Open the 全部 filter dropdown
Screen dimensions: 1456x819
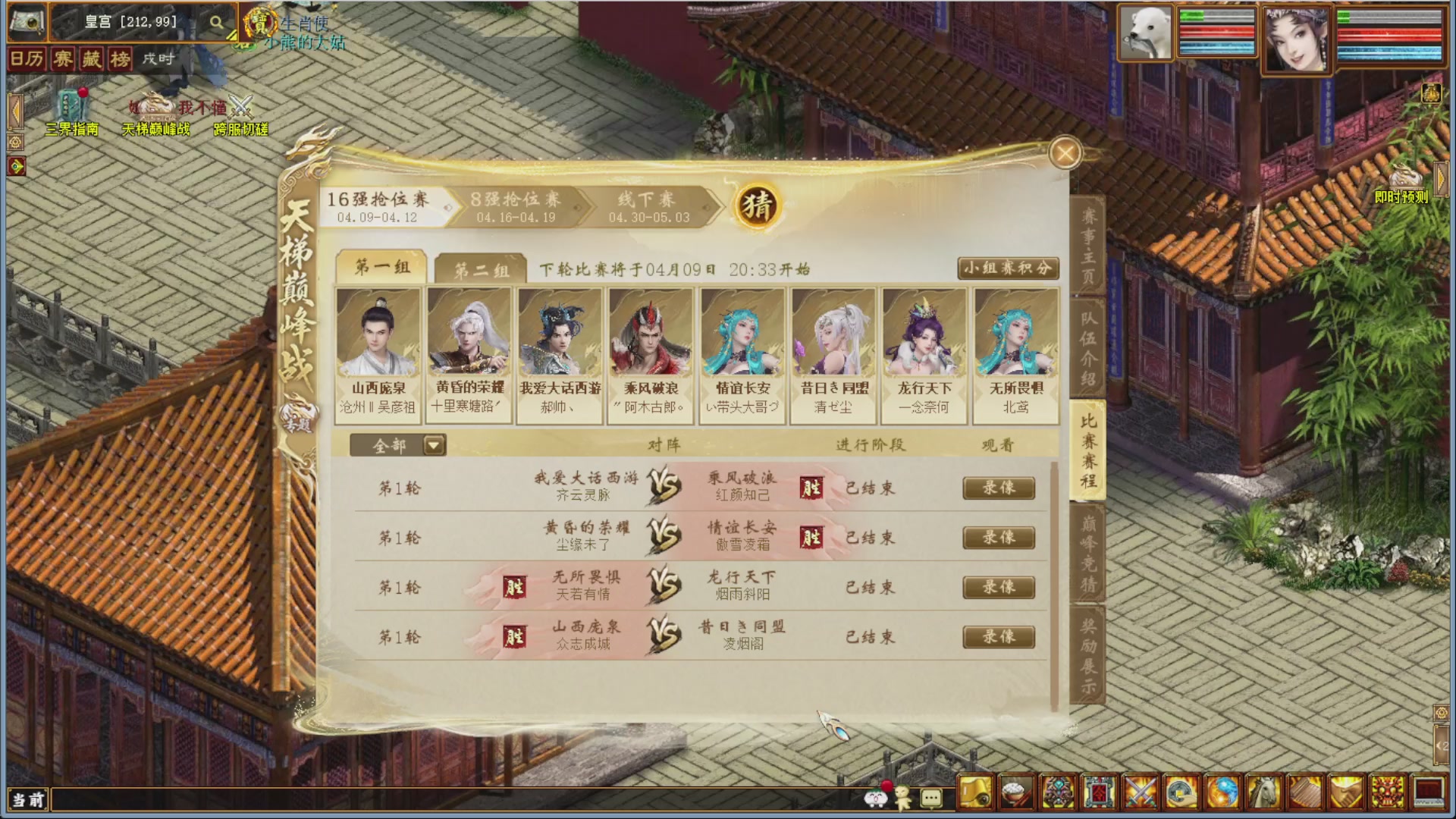(432, 446)
